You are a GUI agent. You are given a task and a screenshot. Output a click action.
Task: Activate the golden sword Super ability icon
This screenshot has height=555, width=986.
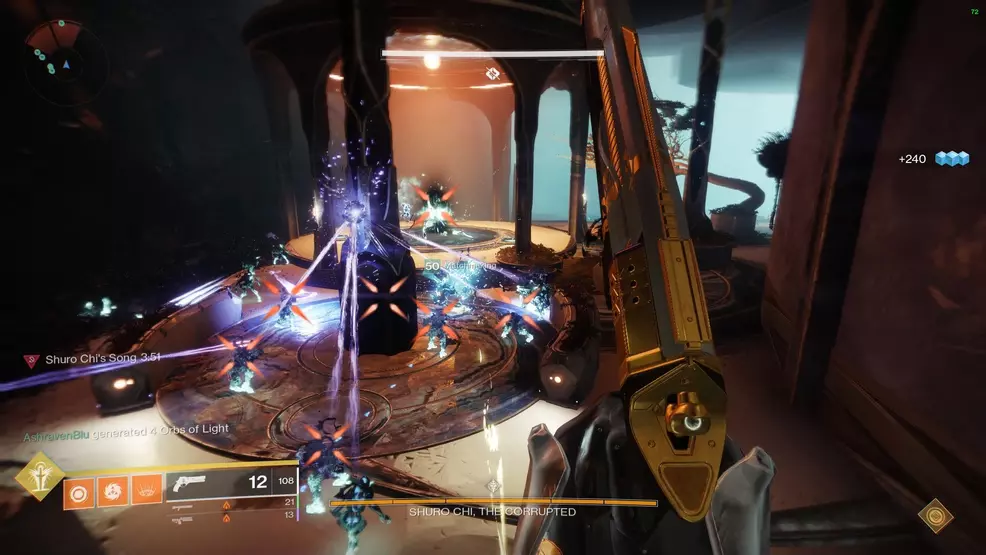coord(40,477)
